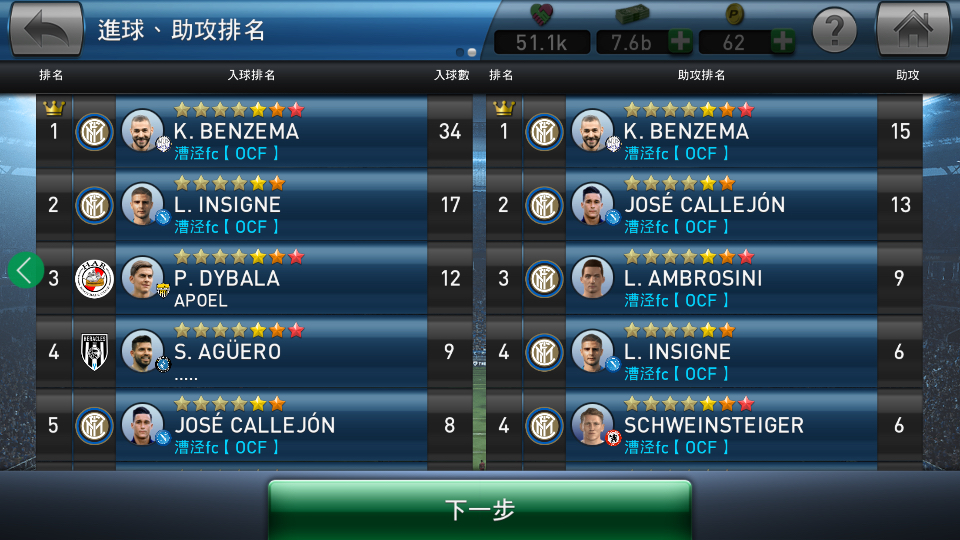Viewport: 960px width, 540px height.
Task: Return to the home screen
Action: tap(912, 30)
